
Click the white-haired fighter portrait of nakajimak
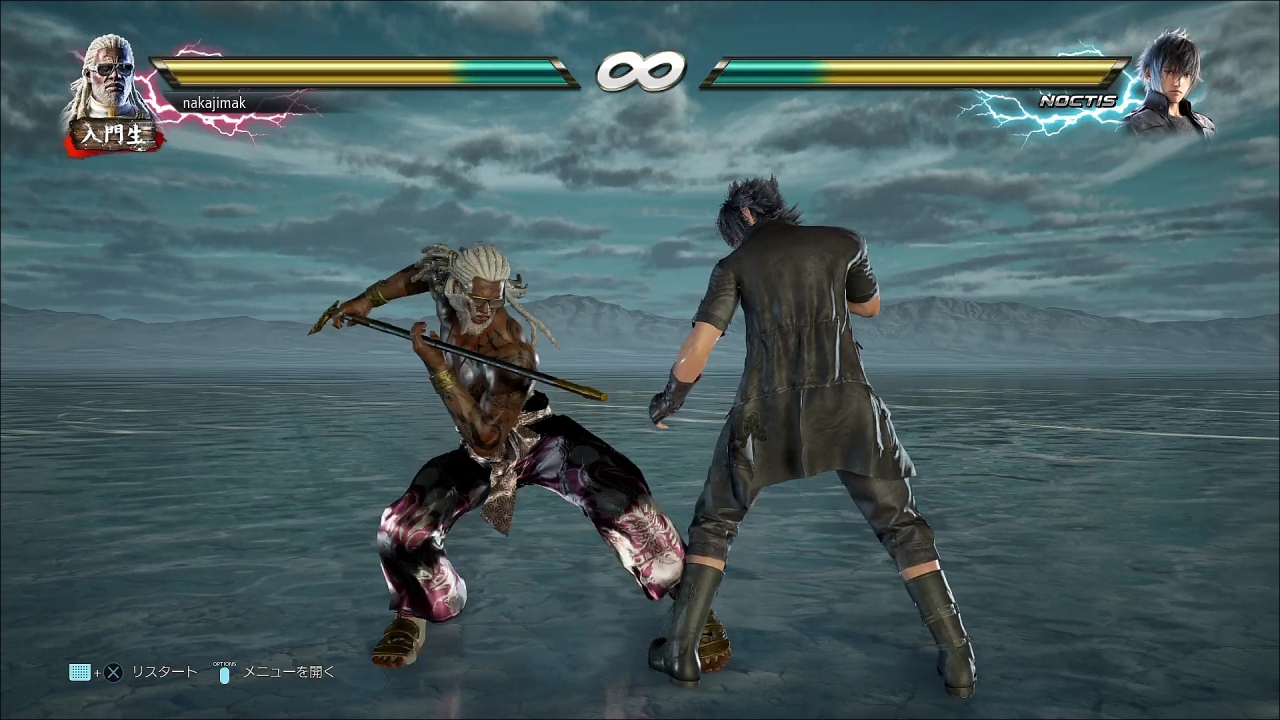pyautogui.click(x=109, y=78)
